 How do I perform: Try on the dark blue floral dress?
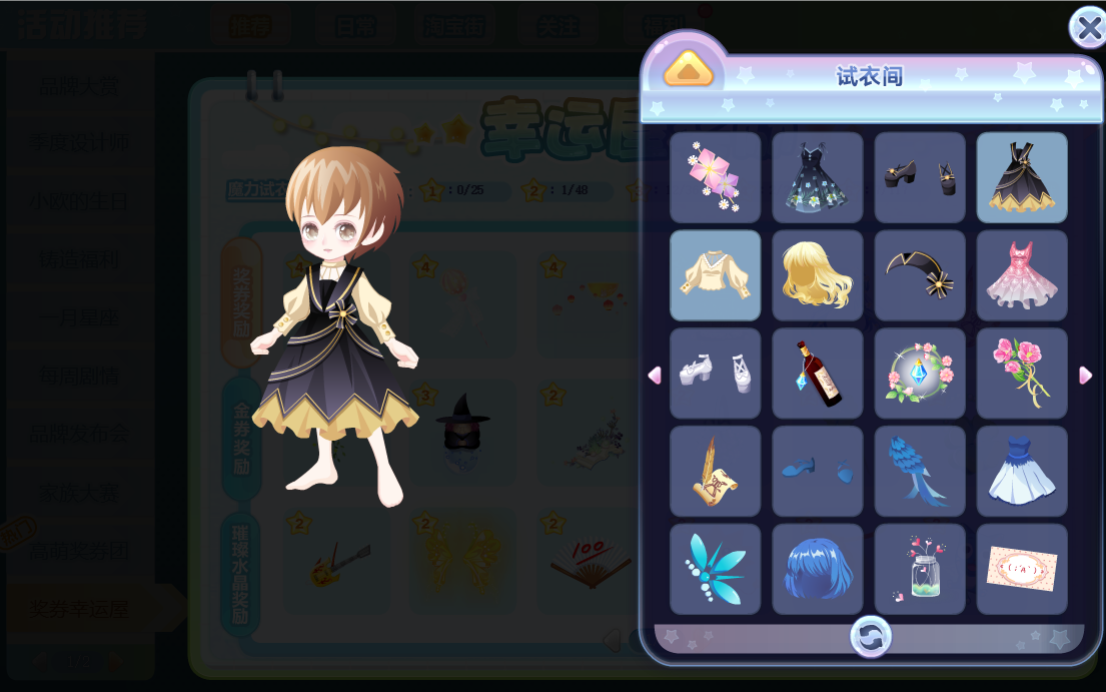(817, 177)
